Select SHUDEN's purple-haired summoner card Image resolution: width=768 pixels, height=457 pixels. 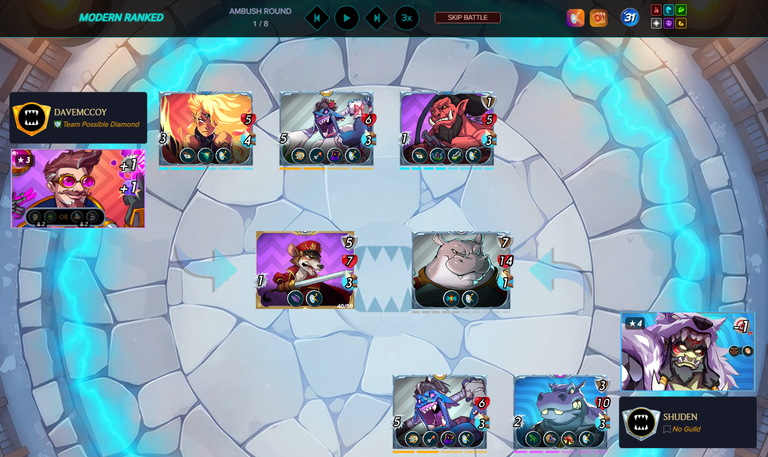point(687,351)
